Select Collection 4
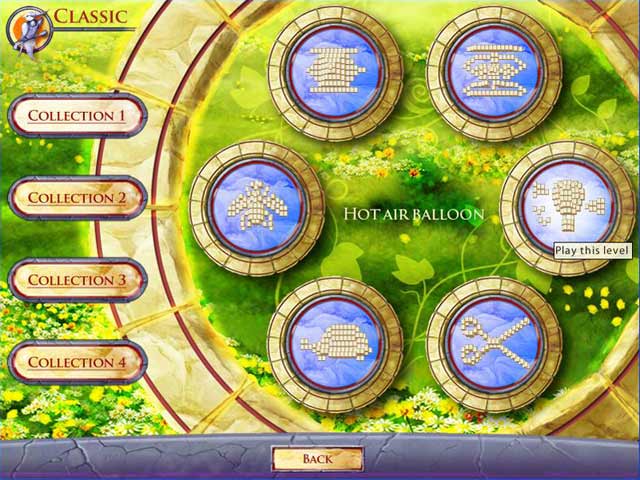 pyautogui.click(x=77, y=362)
